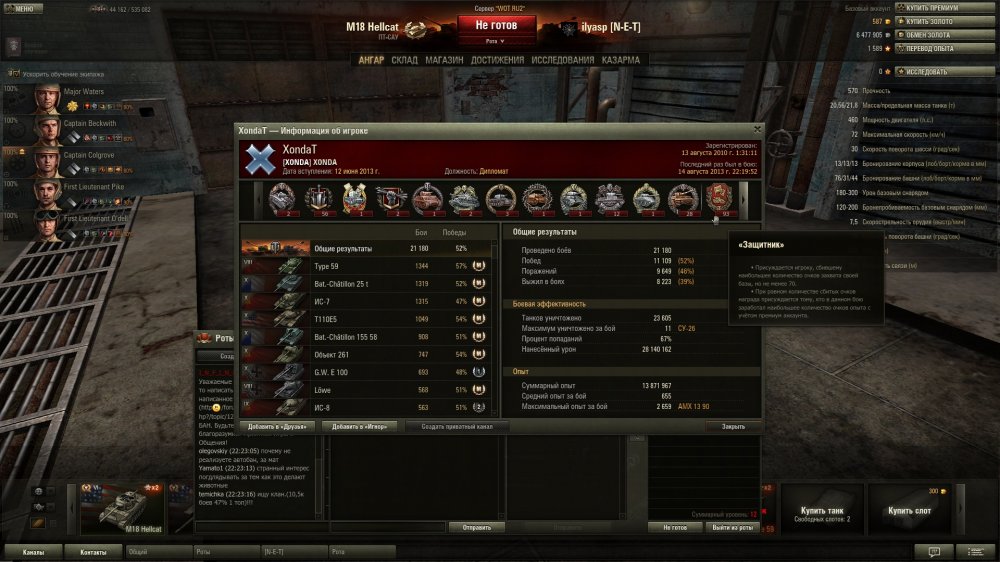Click «Отправить» to send chat message
The image size is (1000, 562).
pos(476,527)
